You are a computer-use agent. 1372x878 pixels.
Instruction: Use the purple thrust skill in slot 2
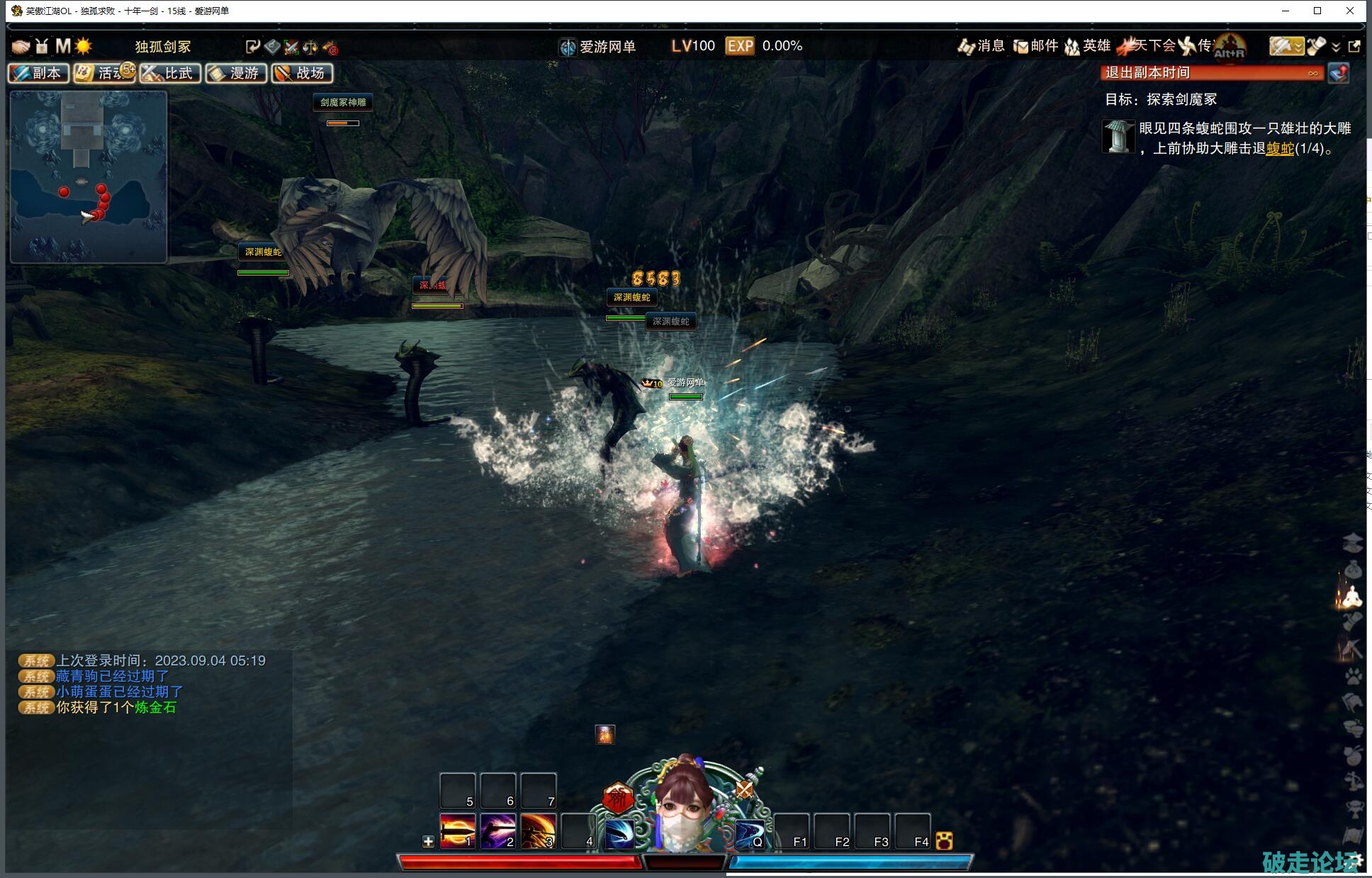click(497, 831)
